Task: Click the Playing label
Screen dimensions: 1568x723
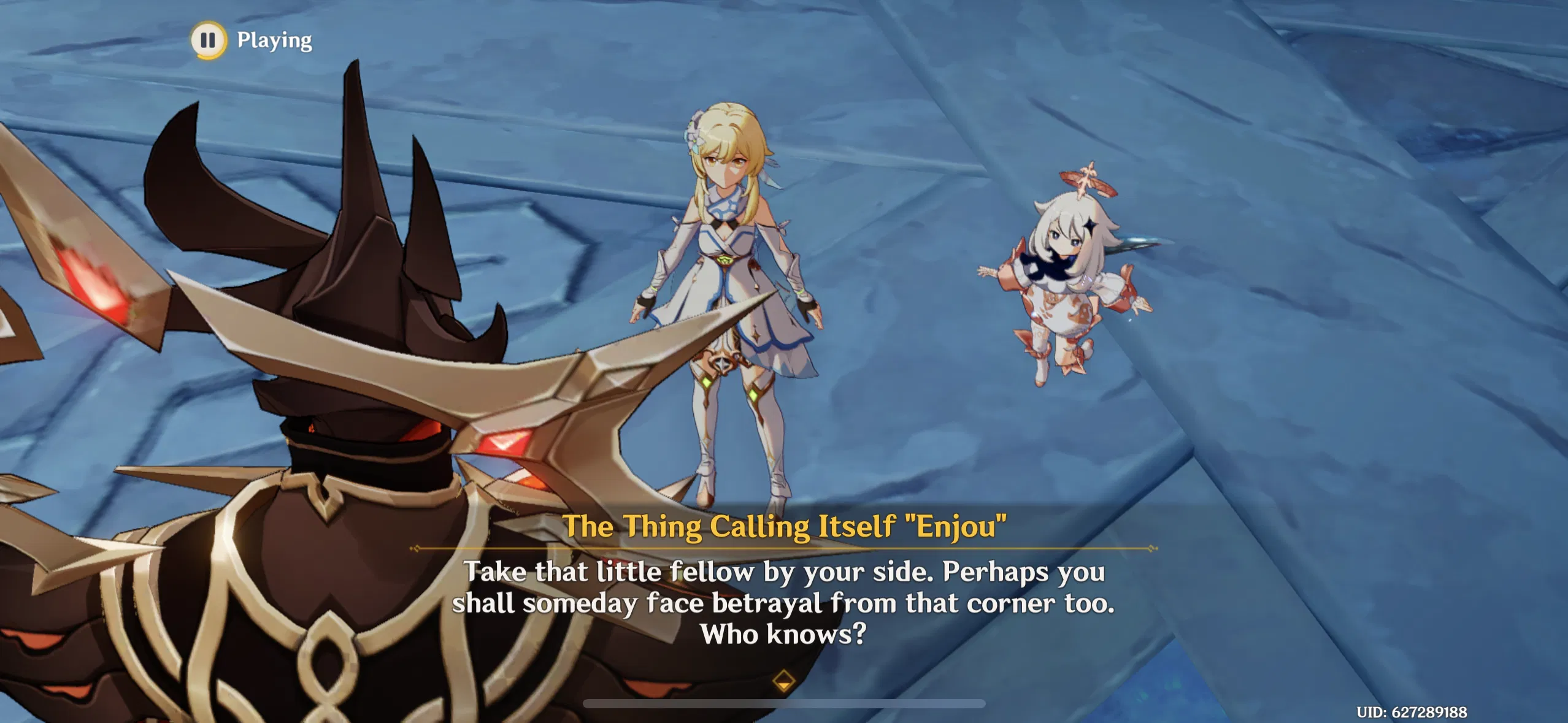Action: tap(272, 41)
